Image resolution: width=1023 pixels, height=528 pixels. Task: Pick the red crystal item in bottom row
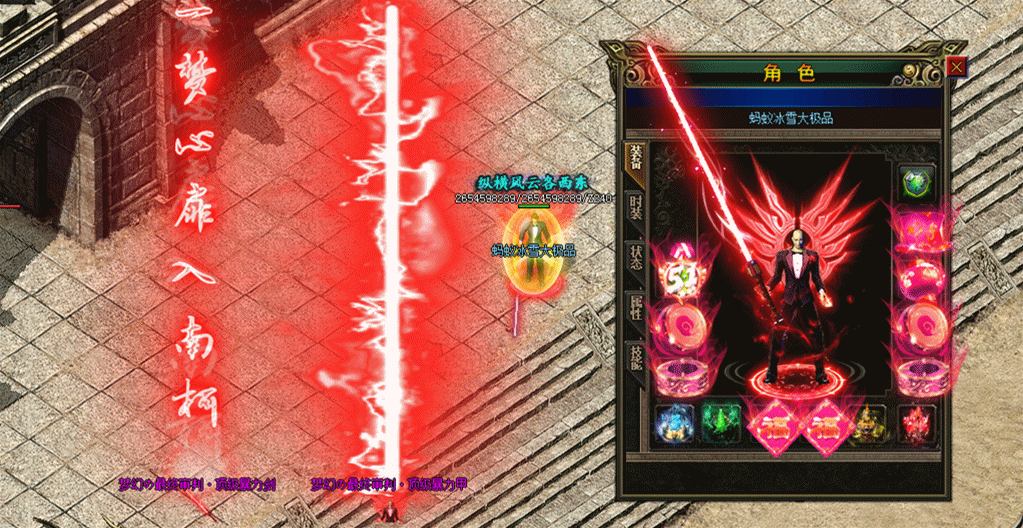pyautogui.click(x=916, y=424)
